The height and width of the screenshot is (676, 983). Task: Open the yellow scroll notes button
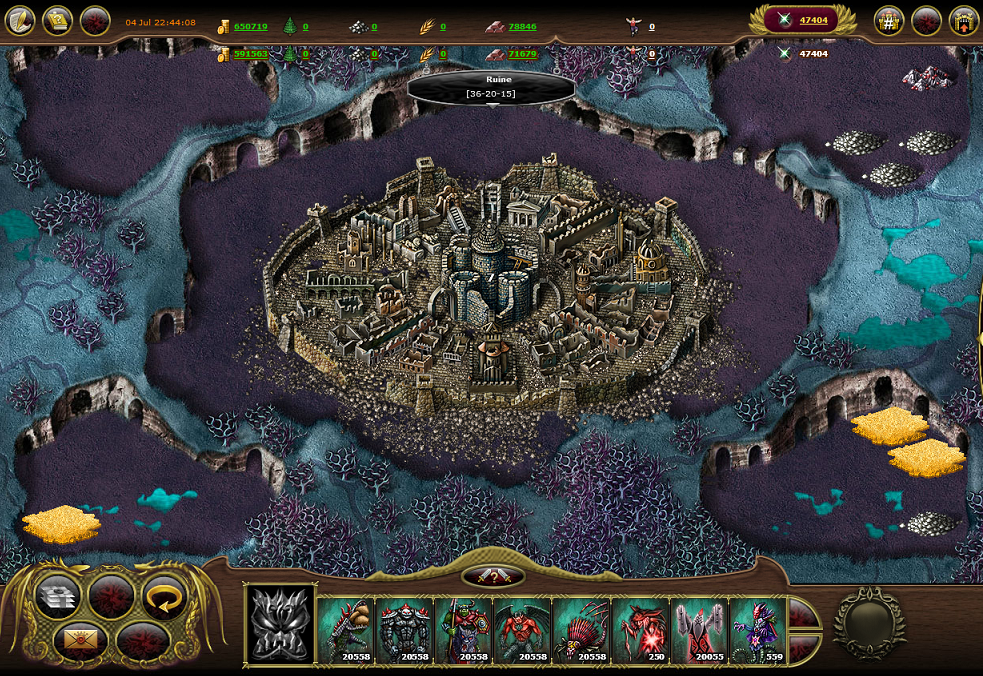pyautogui.click(x=58, y=20)
